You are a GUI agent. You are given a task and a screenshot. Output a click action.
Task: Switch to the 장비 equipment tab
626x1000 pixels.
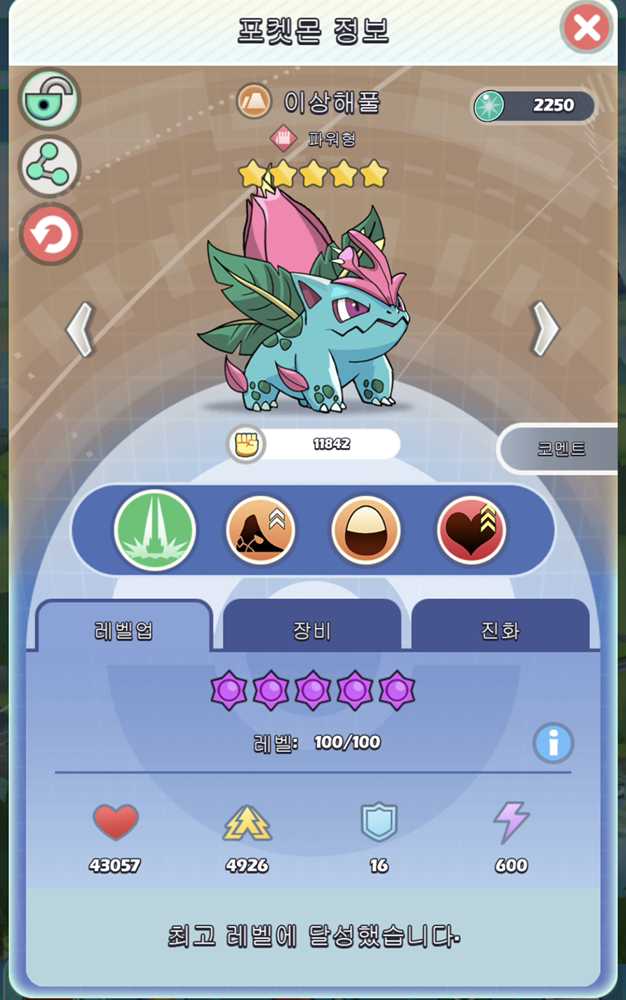[x=312, y=630]
